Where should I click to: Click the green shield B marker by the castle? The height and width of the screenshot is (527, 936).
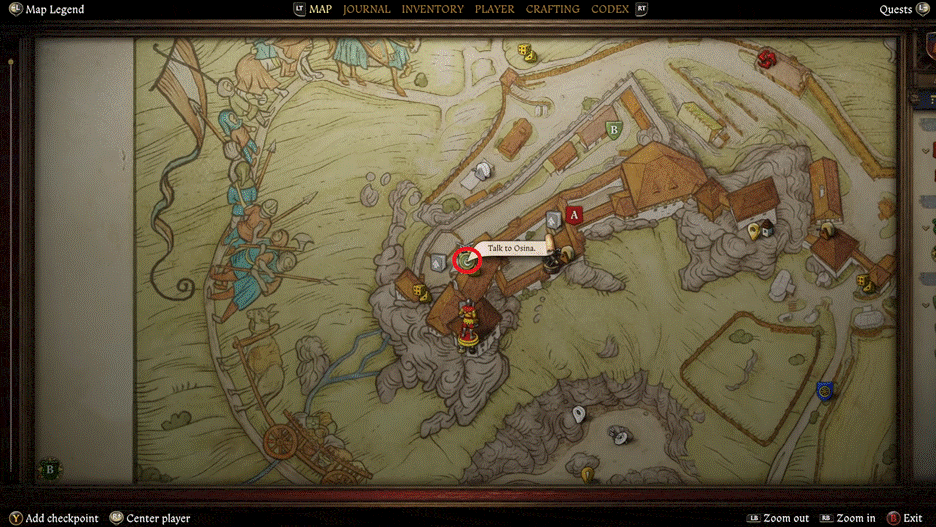(x=614, y=129)
